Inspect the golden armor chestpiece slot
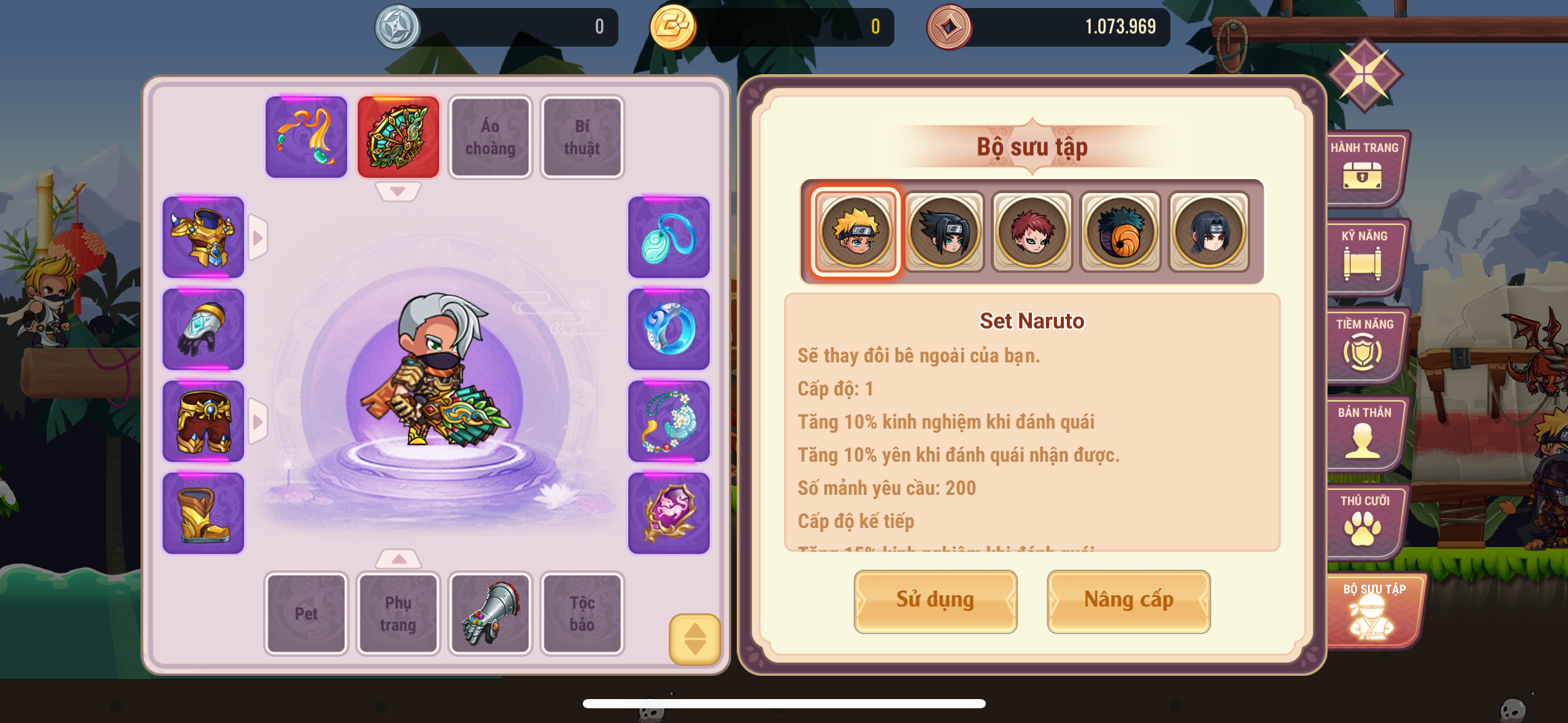 pos(203,237)
